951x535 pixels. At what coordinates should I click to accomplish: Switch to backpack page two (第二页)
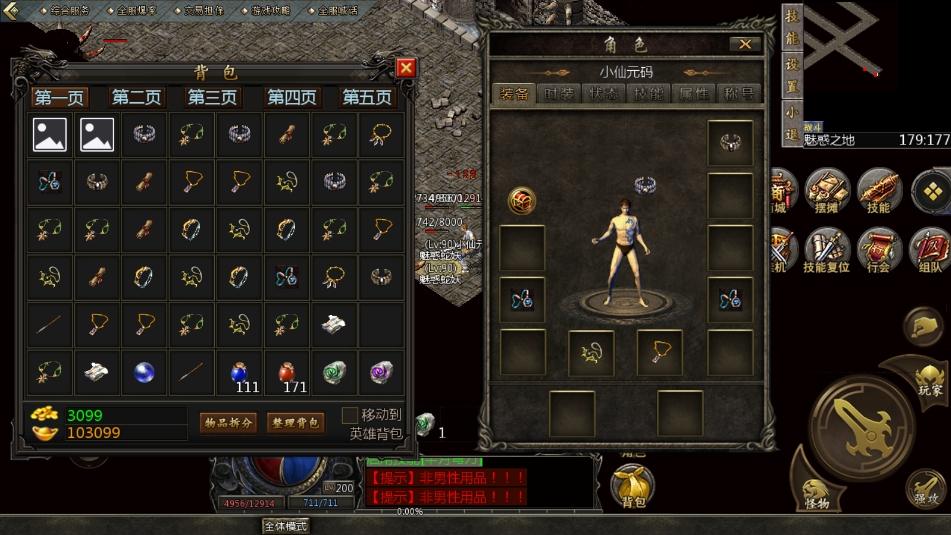136,97
